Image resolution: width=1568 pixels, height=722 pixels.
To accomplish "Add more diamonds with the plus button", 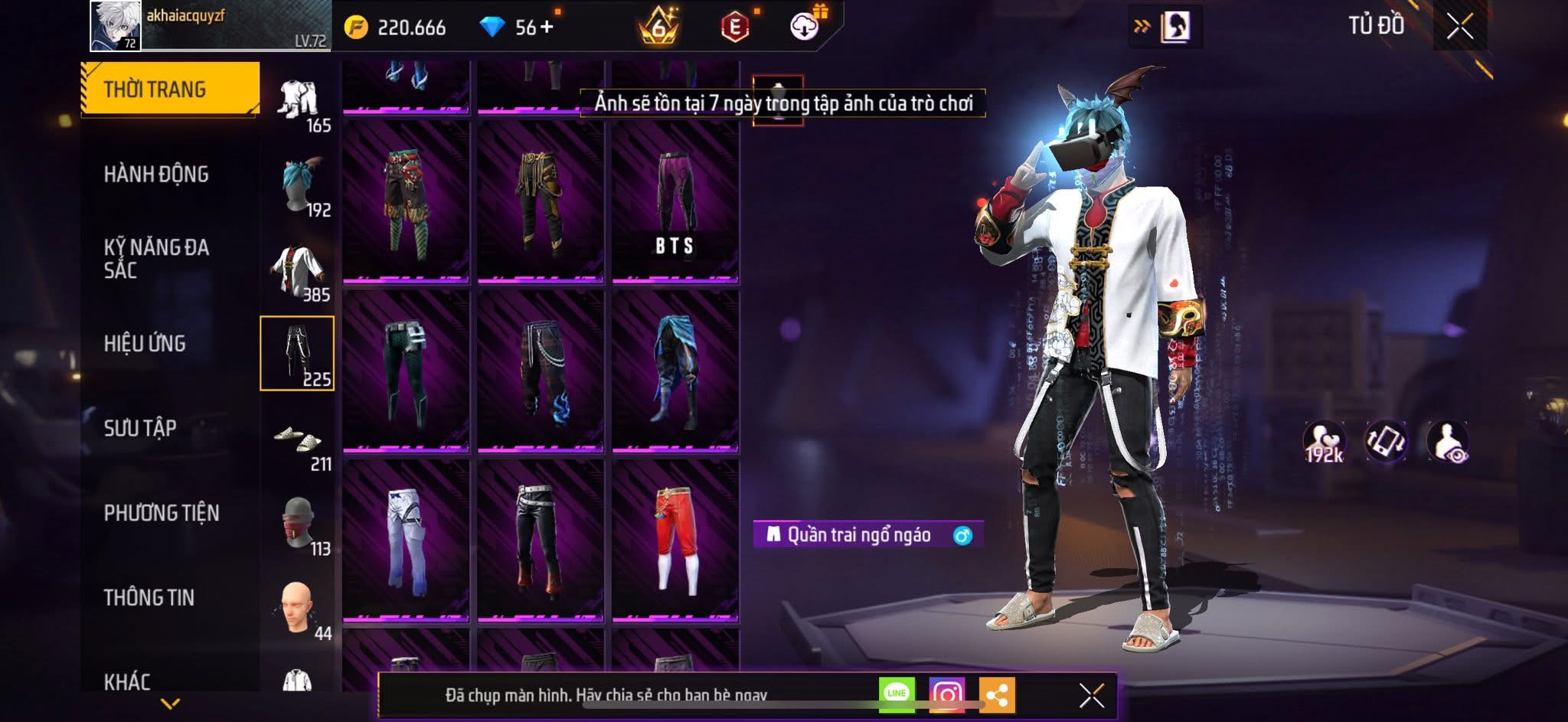I will point(547,28).
